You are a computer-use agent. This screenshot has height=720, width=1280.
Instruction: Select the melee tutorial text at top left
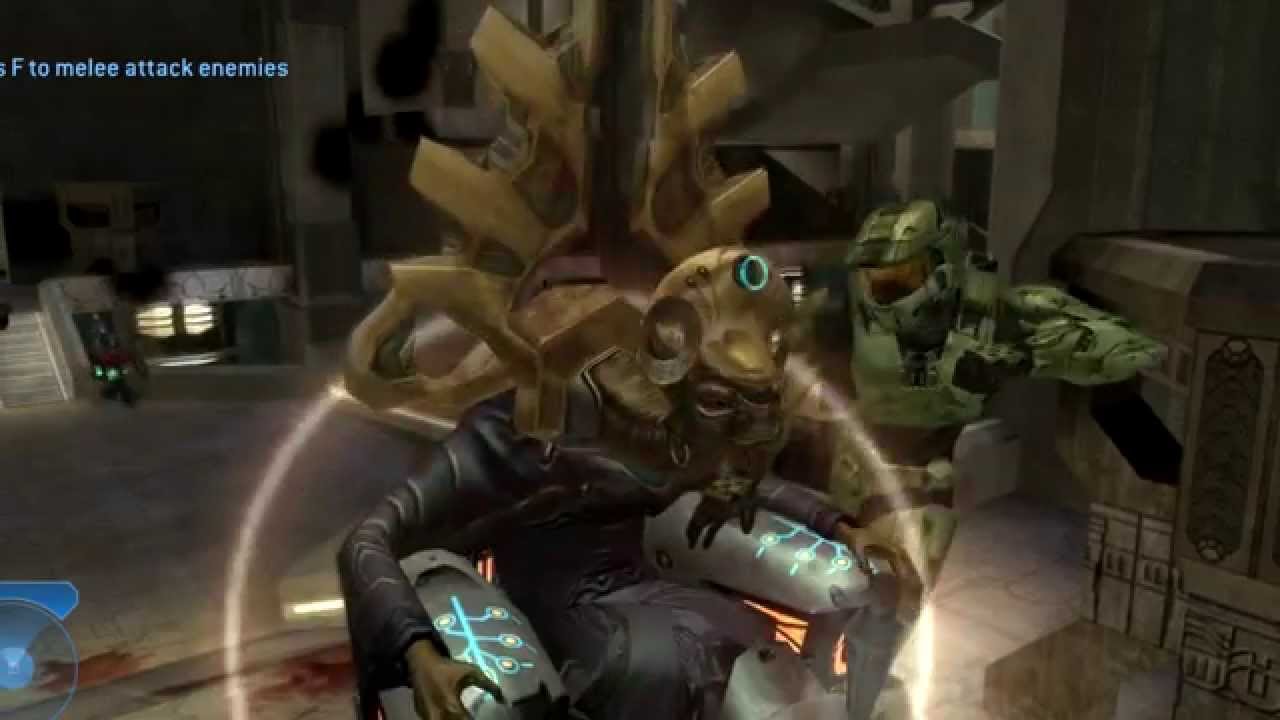(x=140, y=68)
